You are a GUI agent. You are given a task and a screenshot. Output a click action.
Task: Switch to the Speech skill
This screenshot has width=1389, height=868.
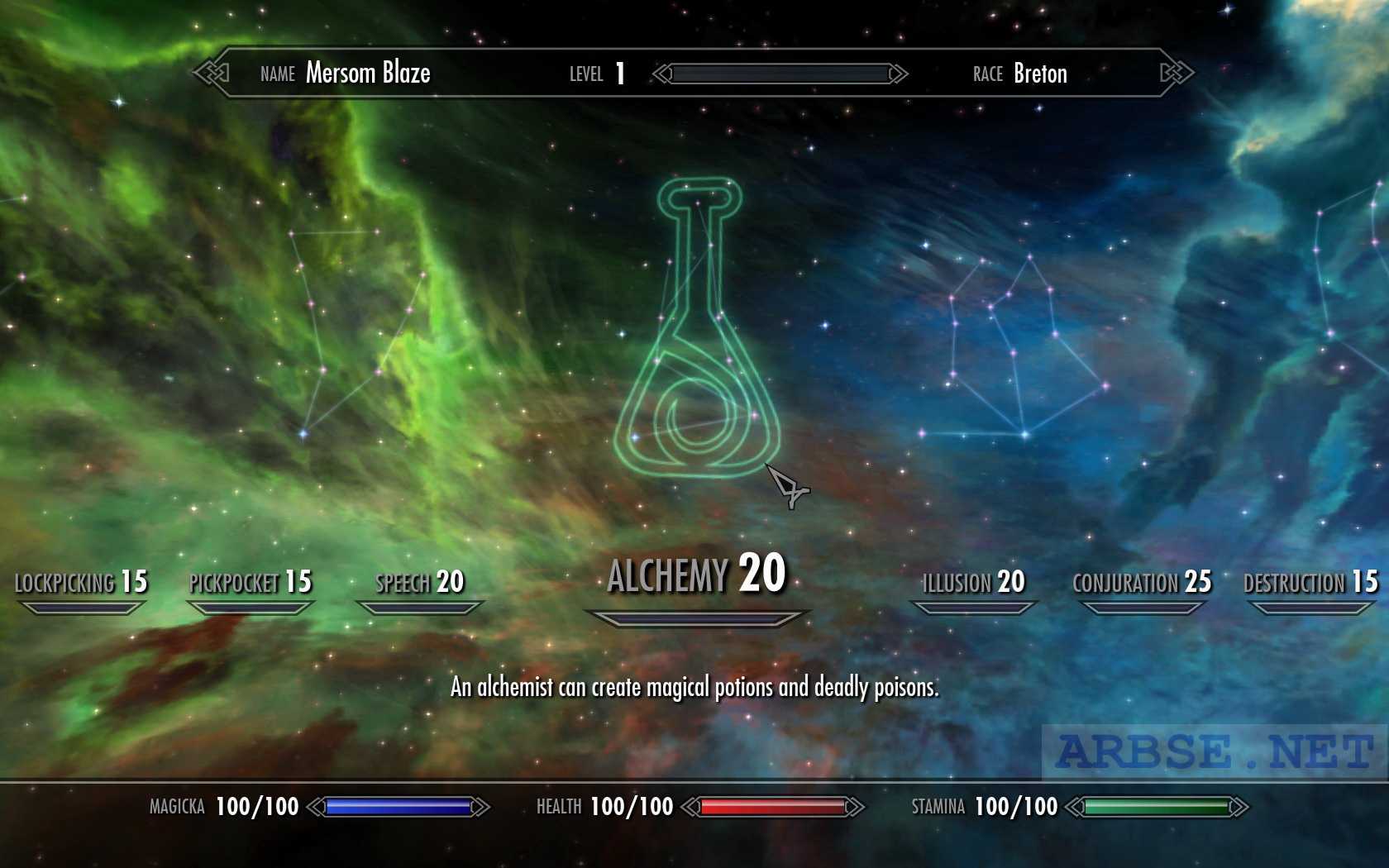click(x=420, y=583)
